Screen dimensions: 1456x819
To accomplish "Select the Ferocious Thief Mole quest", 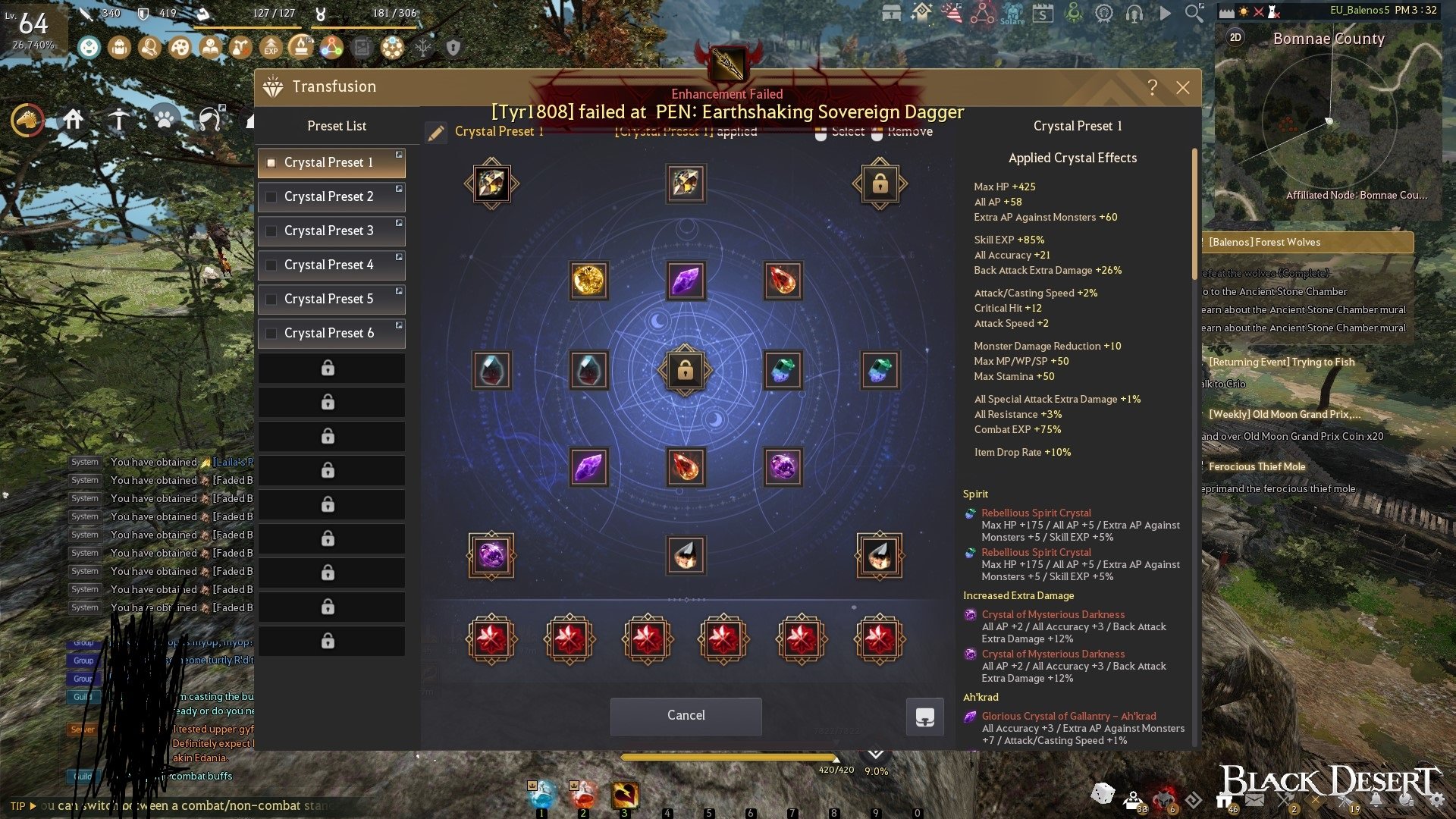I will coord(1257,466).
